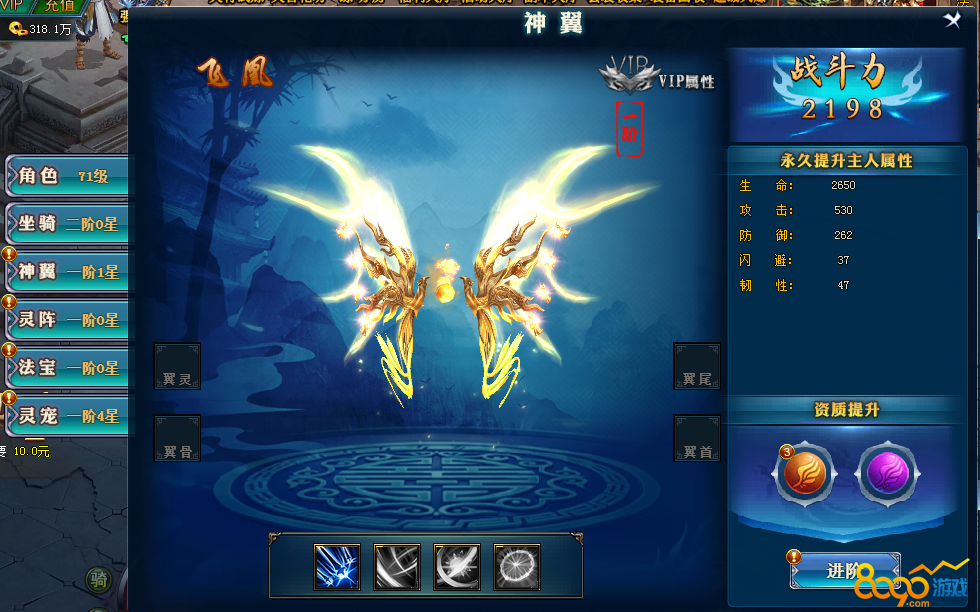Choose the 翼尾 equipment slot
The width and height of the screenshot is (980, 612).
[x=697, y=366]
